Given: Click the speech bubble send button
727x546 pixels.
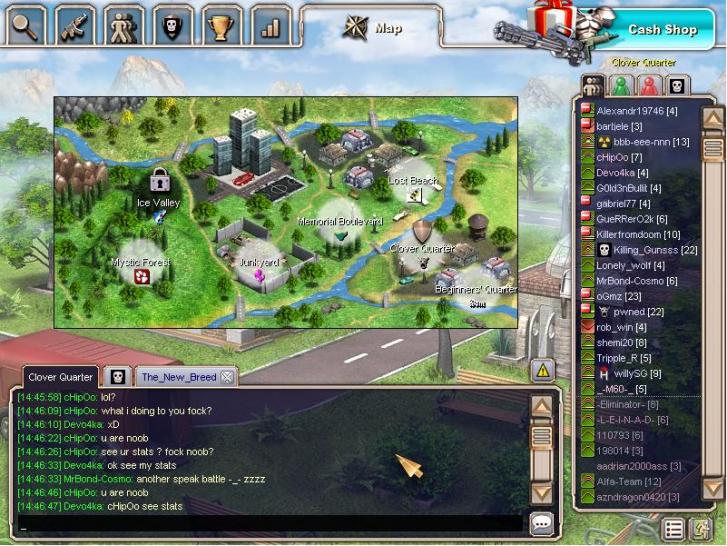Looking at the screenshot, I should (x=541, y=522).
